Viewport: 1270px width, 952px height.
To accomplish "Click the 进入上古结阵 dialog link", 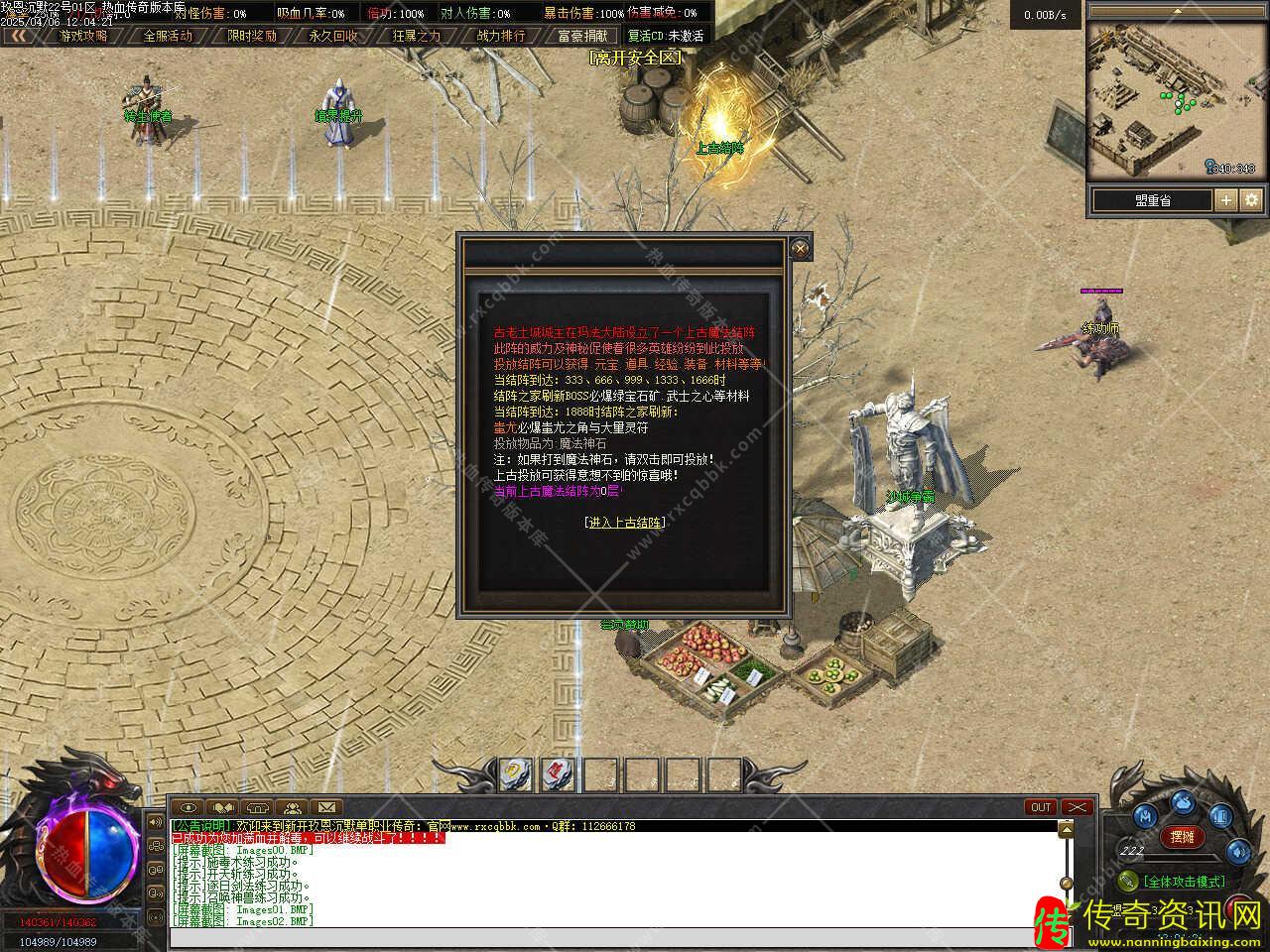I will tap(625, 523).
